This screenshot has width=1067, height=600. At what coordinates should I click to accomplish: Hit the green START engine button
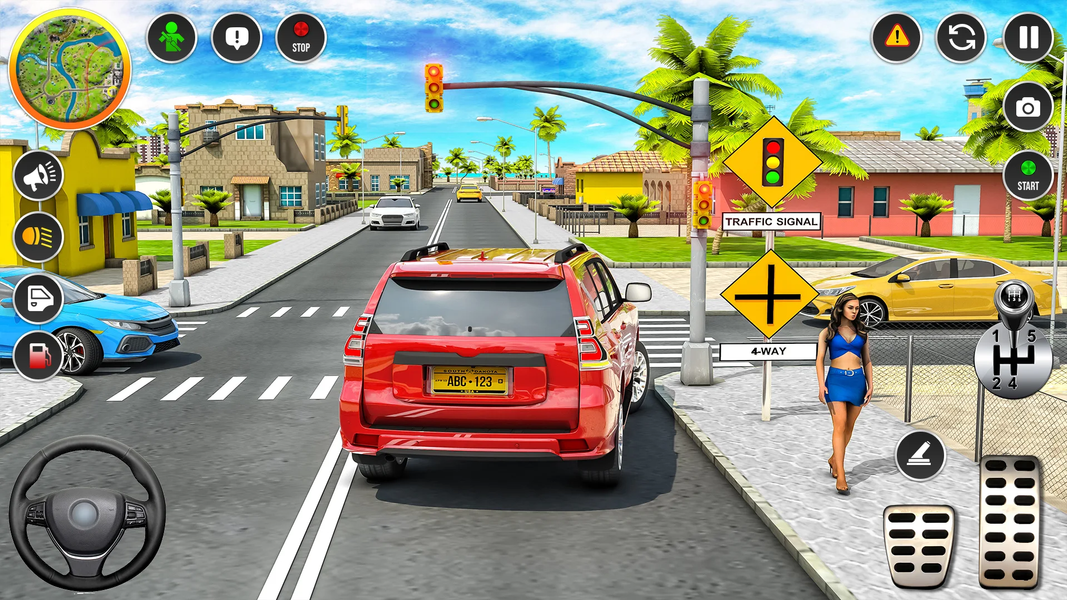tap(1028, 176)
